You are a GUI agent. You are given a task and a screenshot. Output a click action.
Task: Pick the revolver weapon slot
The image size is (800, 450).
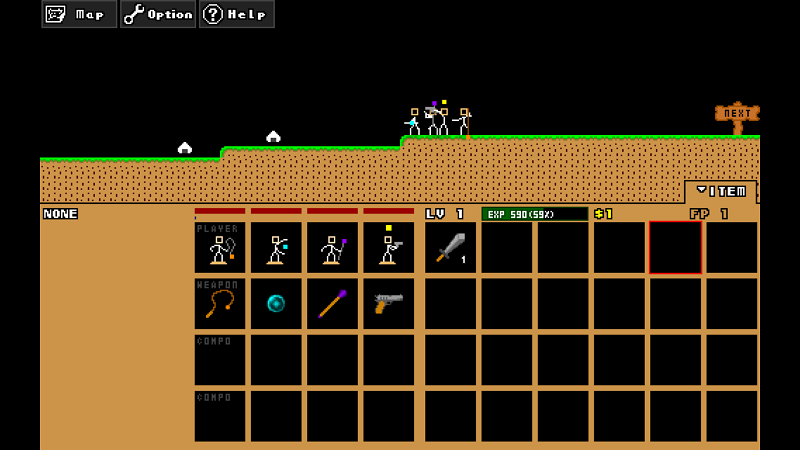[388, 304]
